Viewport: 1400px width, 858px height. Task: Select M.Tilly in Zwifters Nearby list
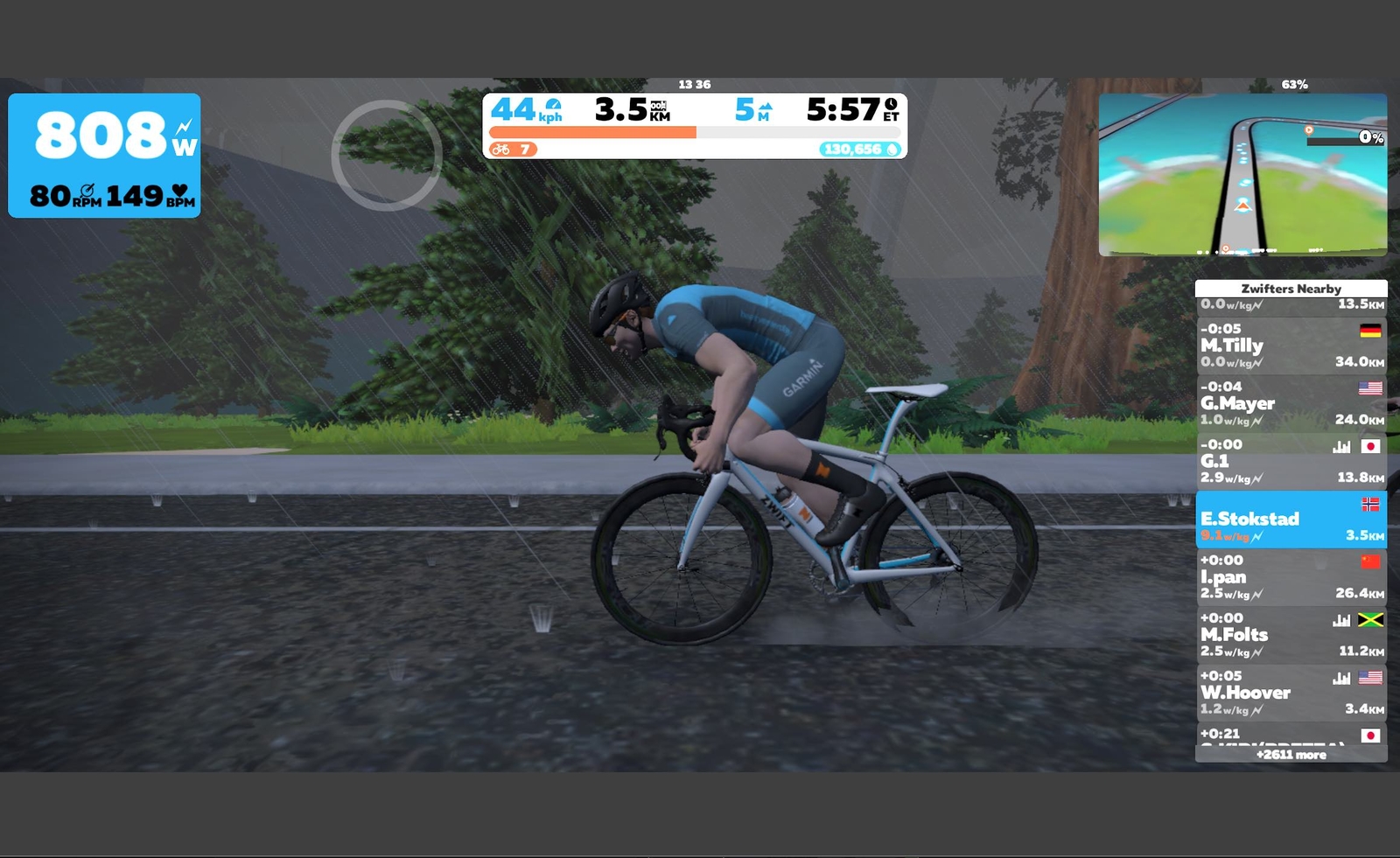click(1291, 345)
